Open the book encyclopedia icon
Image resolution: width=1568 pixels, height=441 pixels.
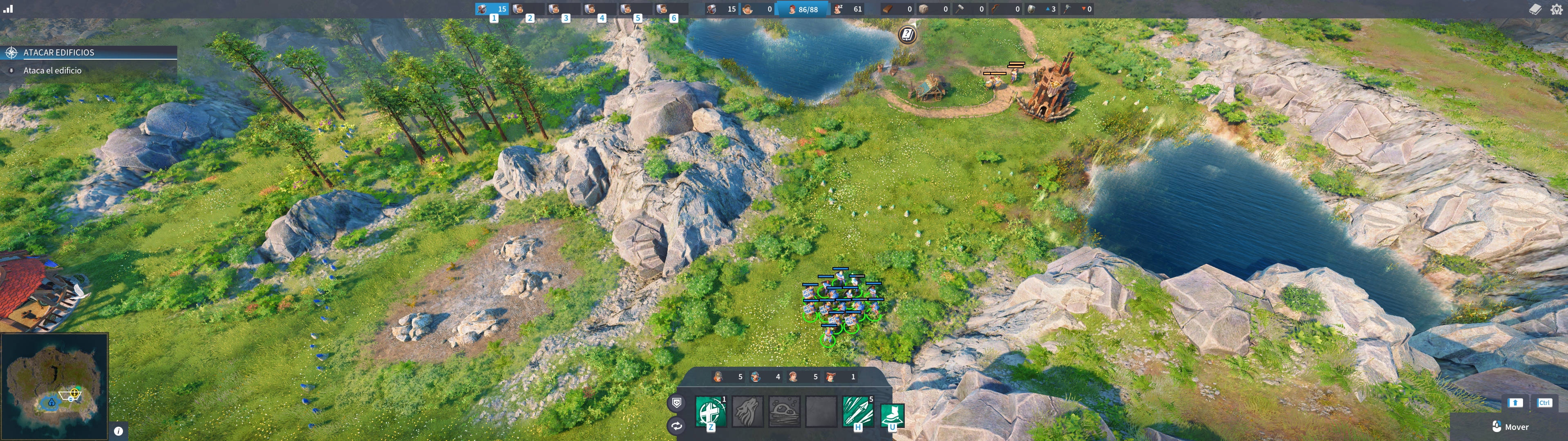1535,9
